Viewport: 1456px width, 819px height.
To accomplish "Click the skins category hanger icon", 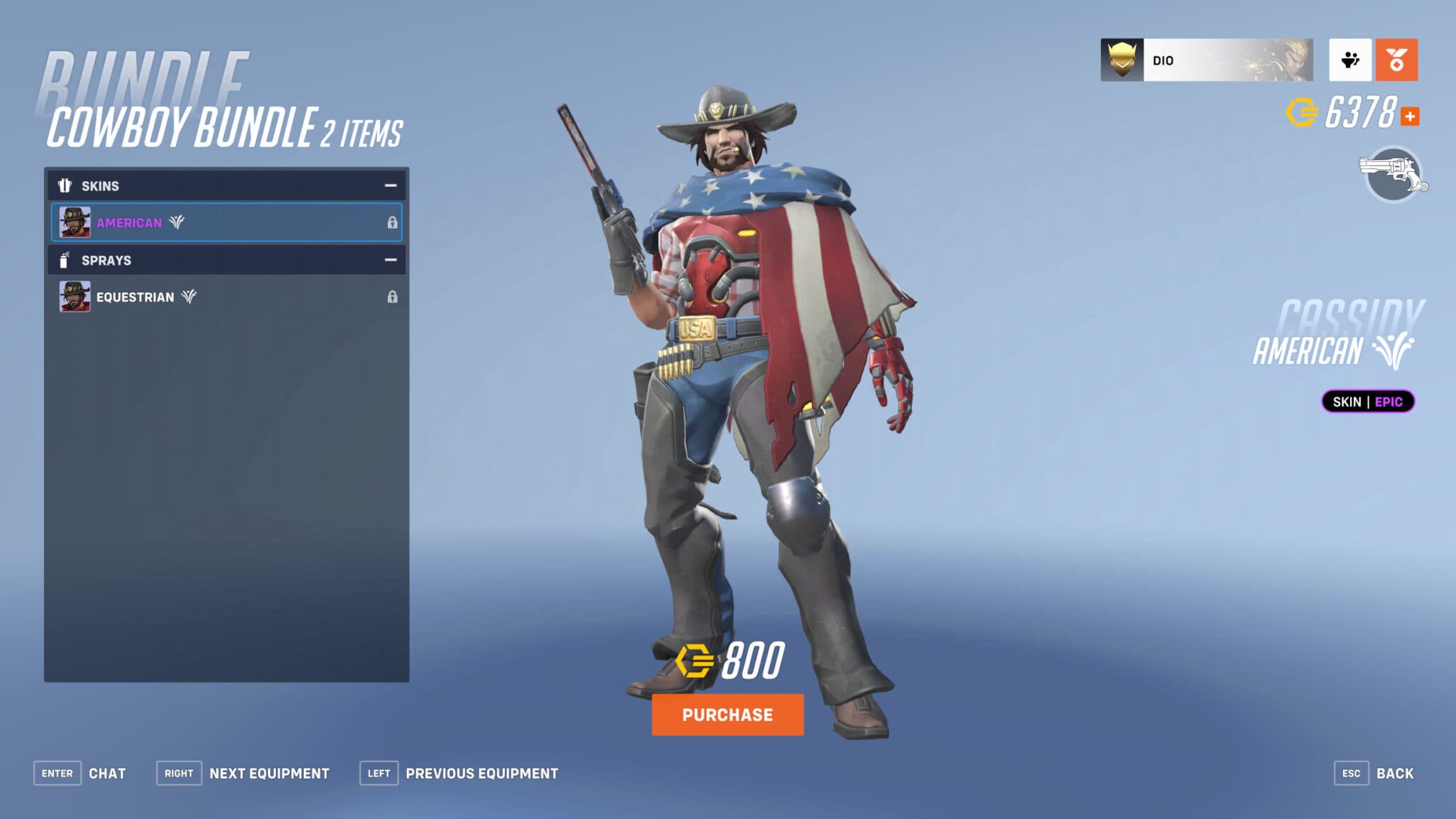I will tap(65, 185).
